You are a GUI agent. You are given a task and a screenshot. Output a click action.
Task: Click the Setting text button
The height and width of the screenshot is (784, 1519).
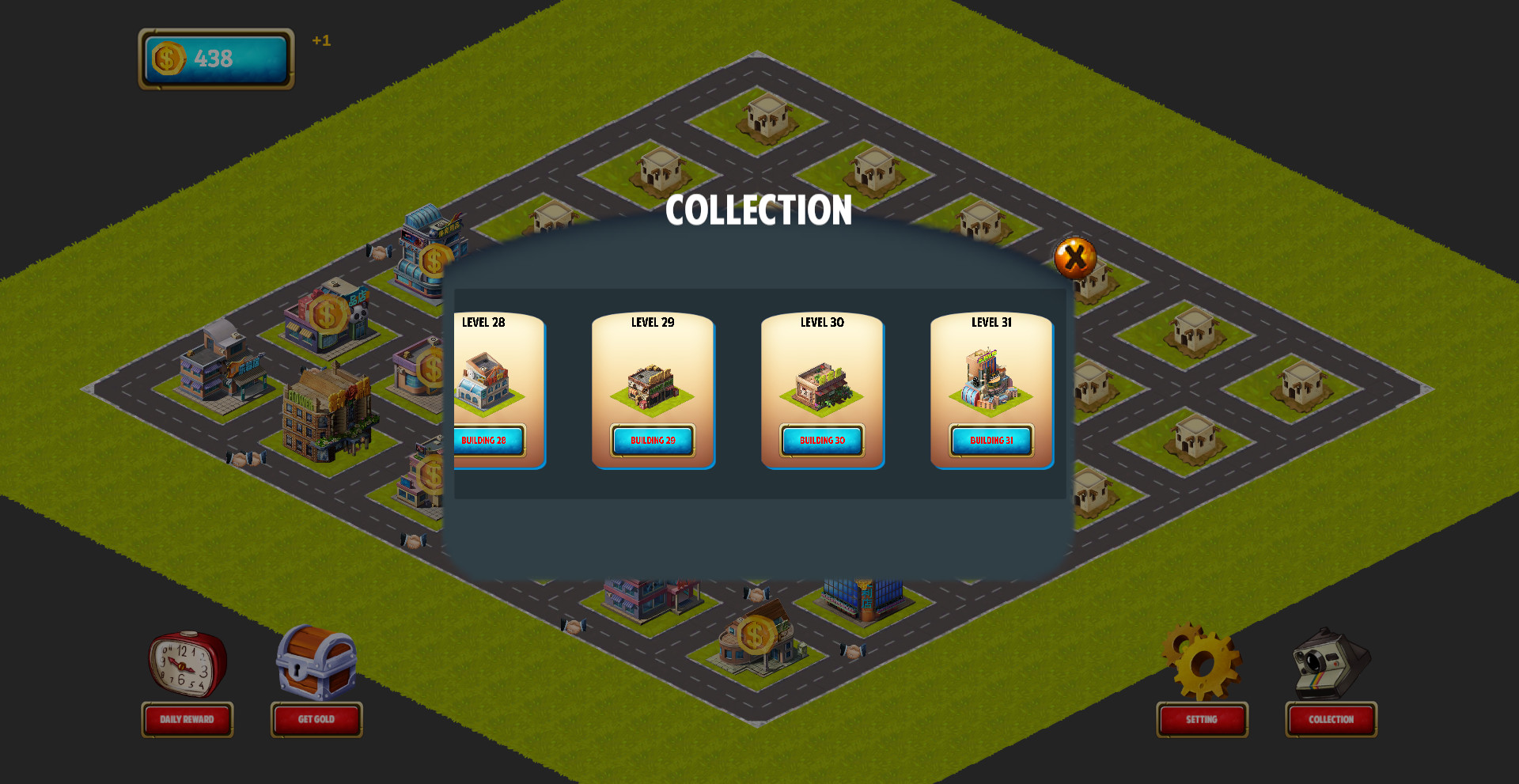pos(1202,720)
